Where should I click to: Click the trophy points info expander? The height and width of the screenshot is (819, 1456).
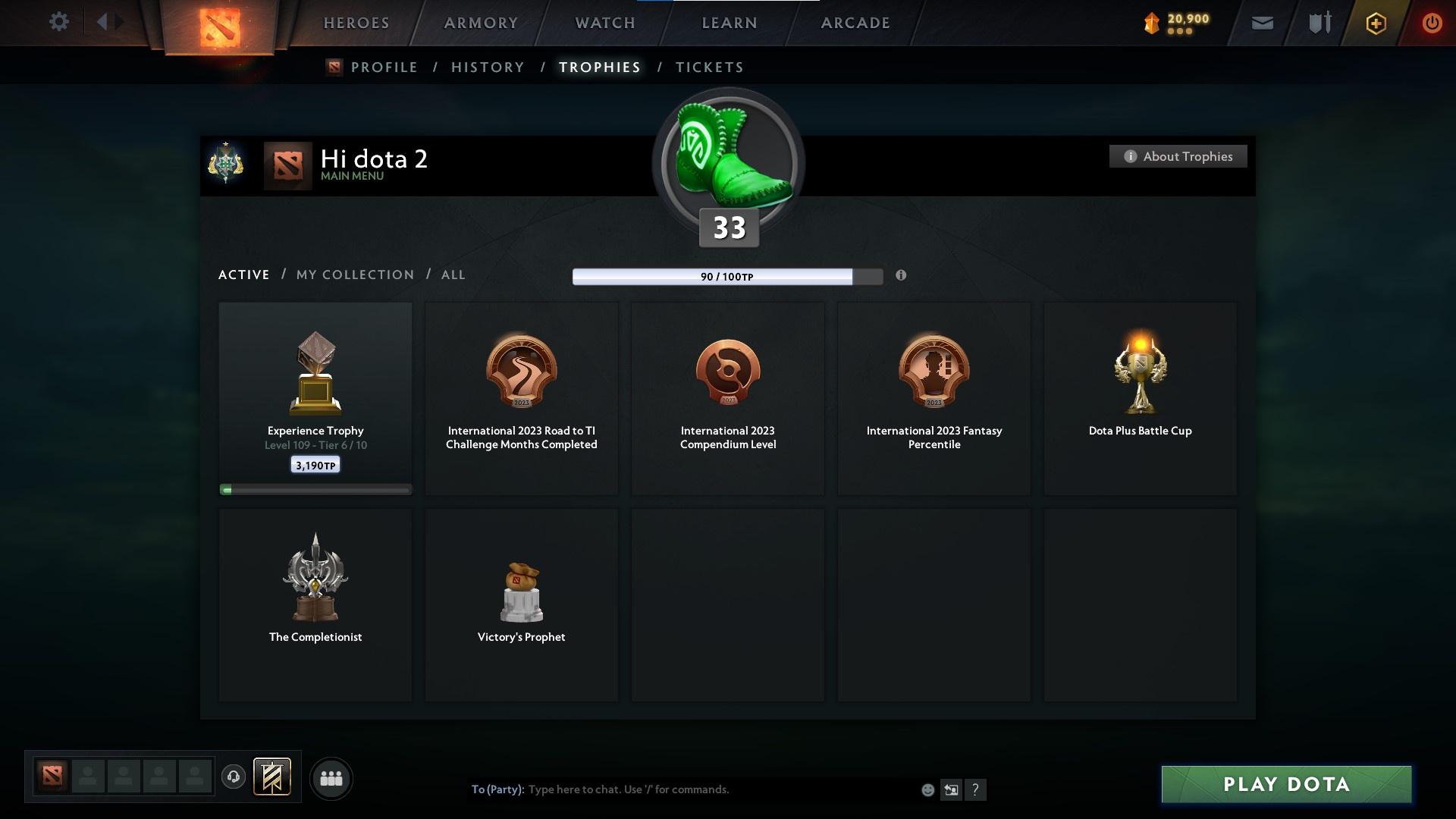(902, 277)
